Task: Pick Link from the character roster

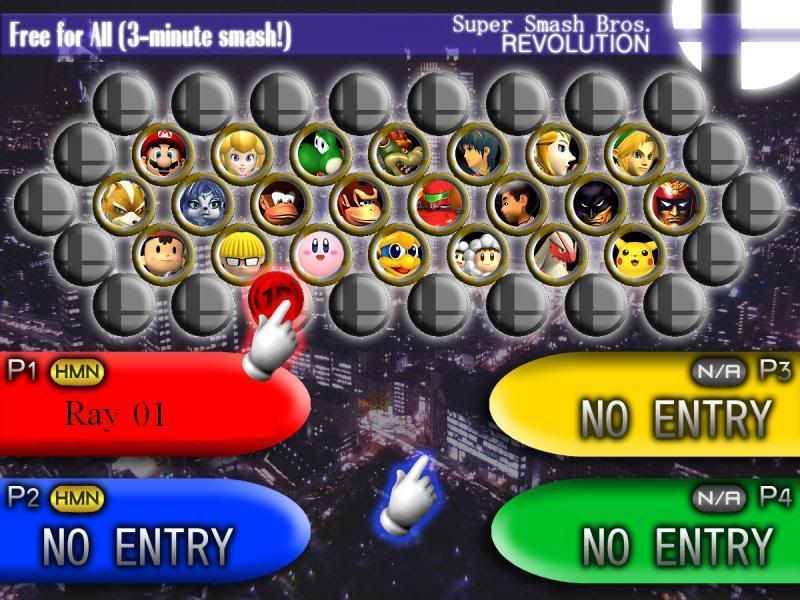Action: coord(633,152)
